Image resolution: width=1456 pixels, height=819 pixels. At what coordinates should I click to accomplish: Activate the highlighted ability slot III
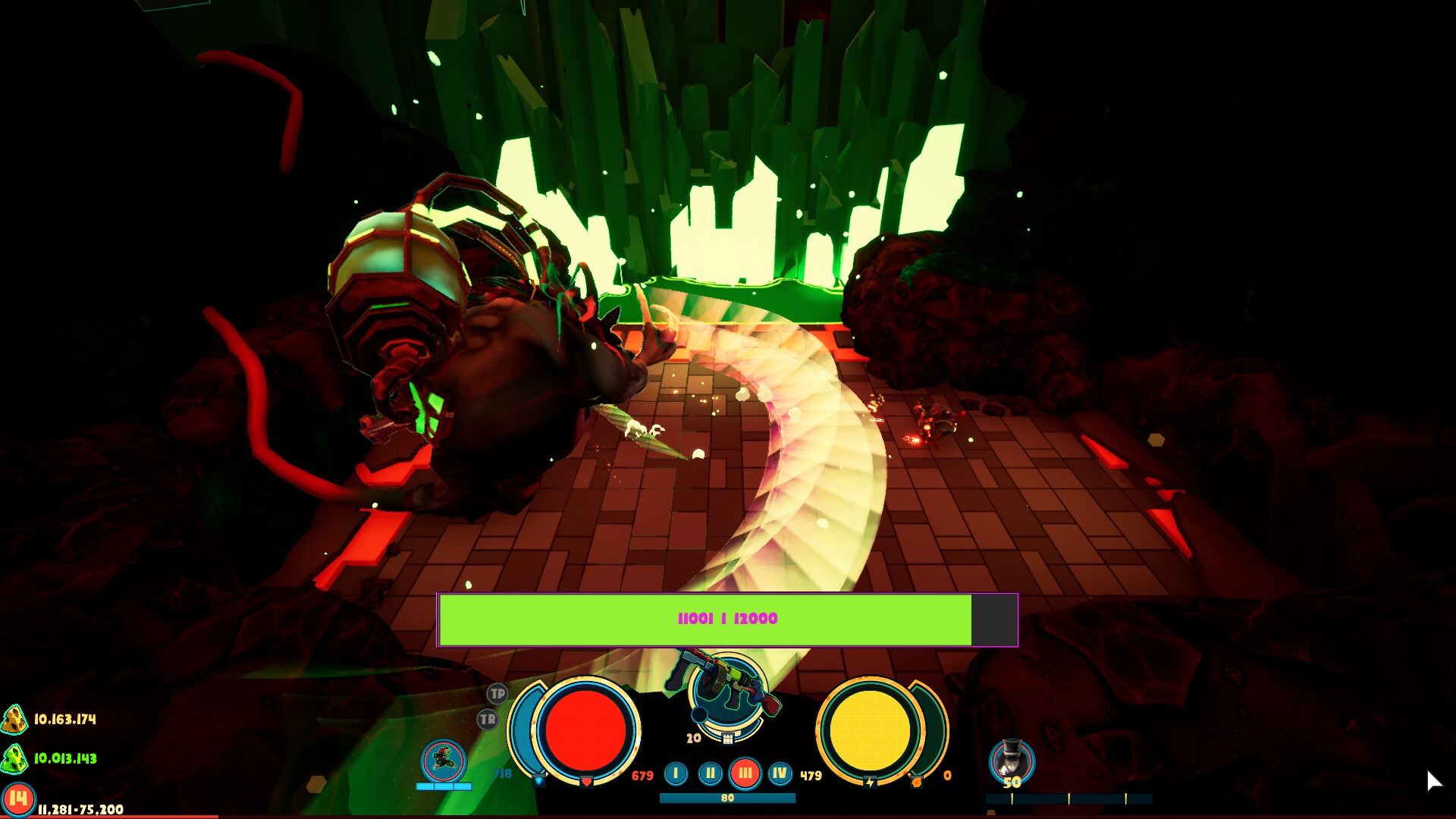(x=744, y=773)
